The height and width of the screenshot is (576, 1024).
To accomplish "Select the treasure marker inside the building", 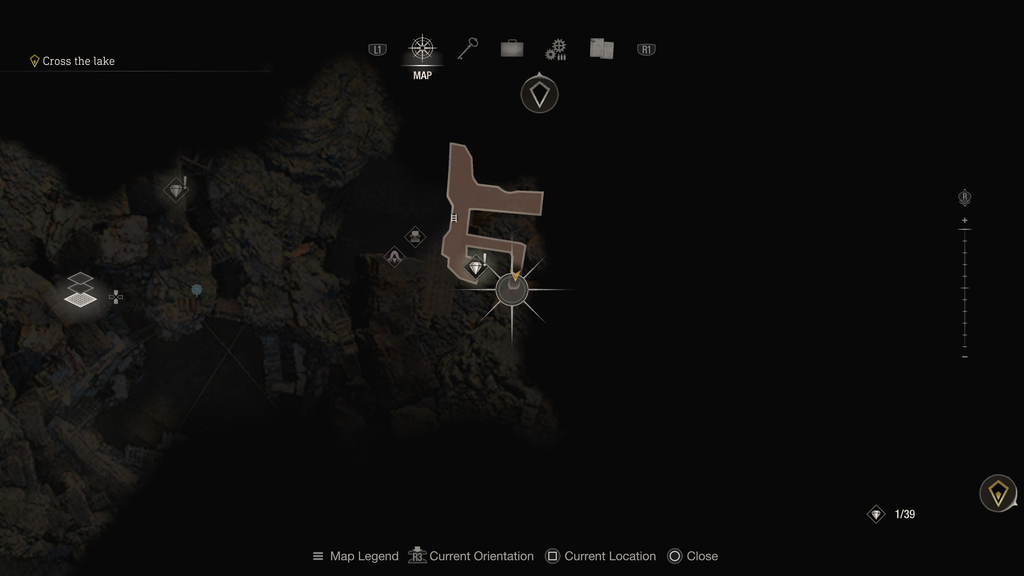I will tap(476, 267).
